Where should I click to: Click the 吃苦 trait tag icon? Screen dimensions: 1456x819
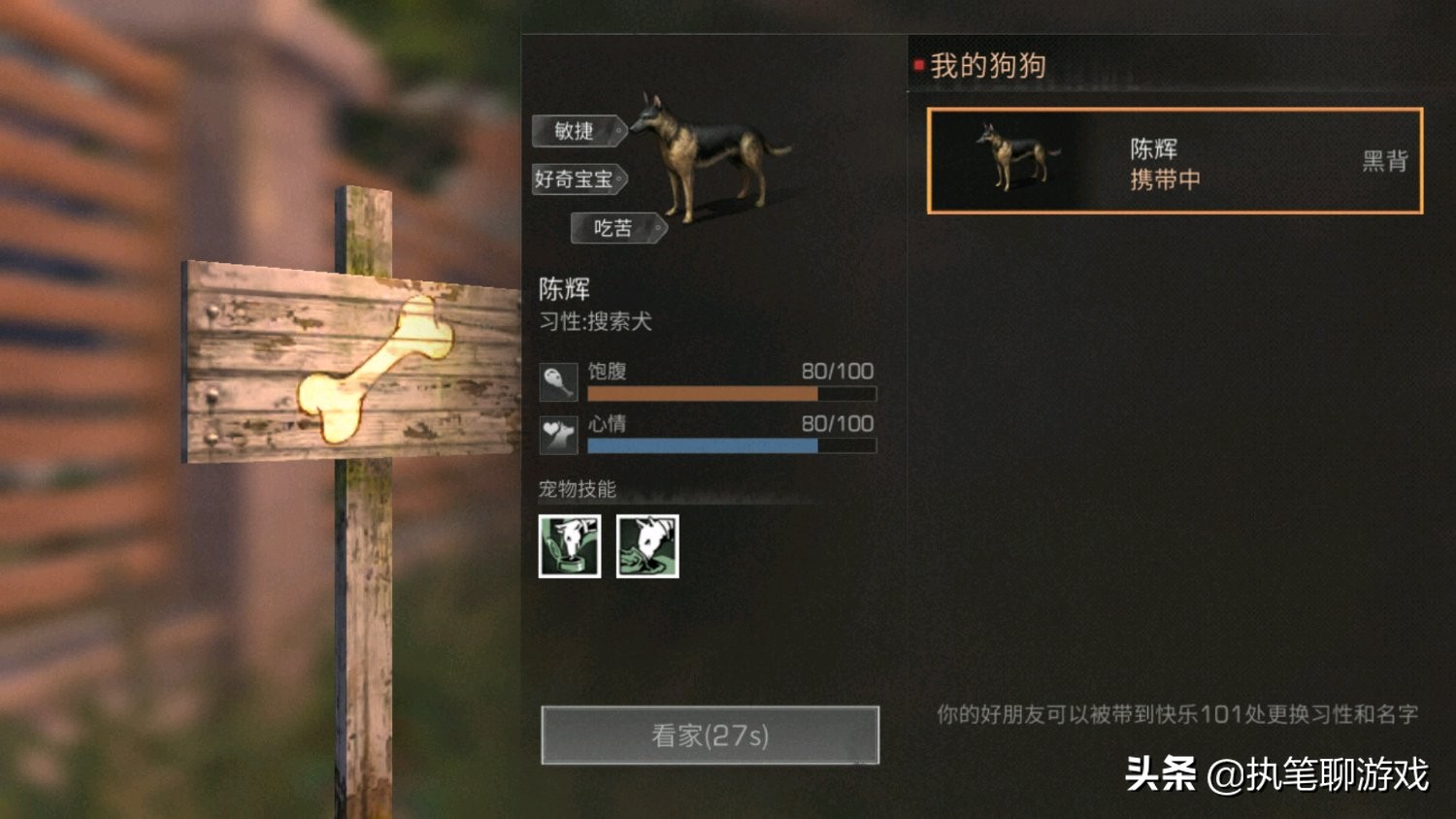pos(612,229)
